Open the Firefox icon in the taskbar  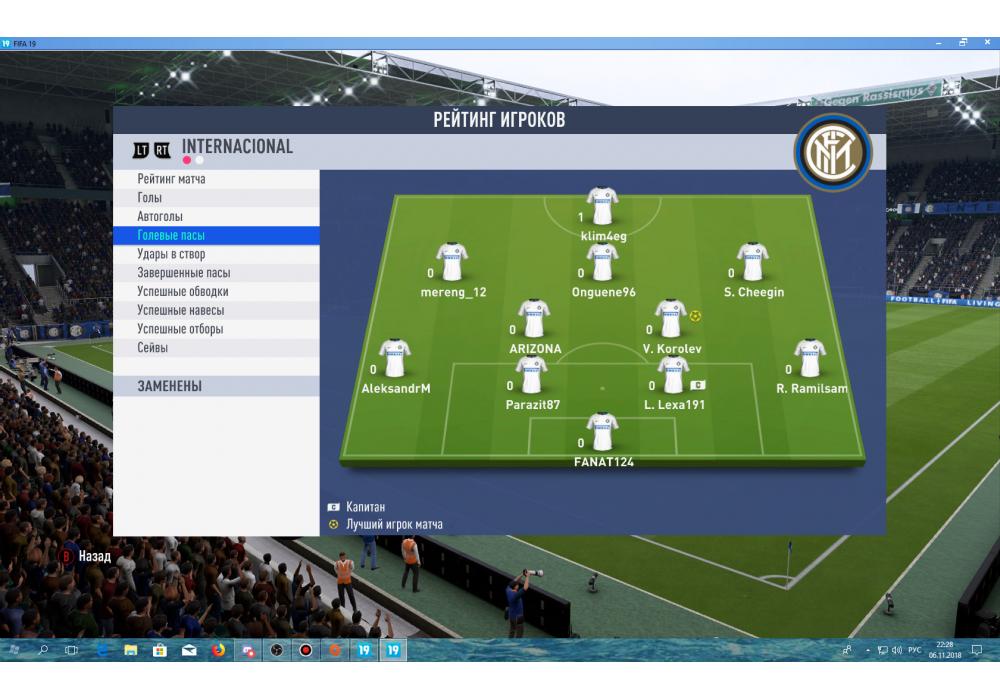coord(218,650)
